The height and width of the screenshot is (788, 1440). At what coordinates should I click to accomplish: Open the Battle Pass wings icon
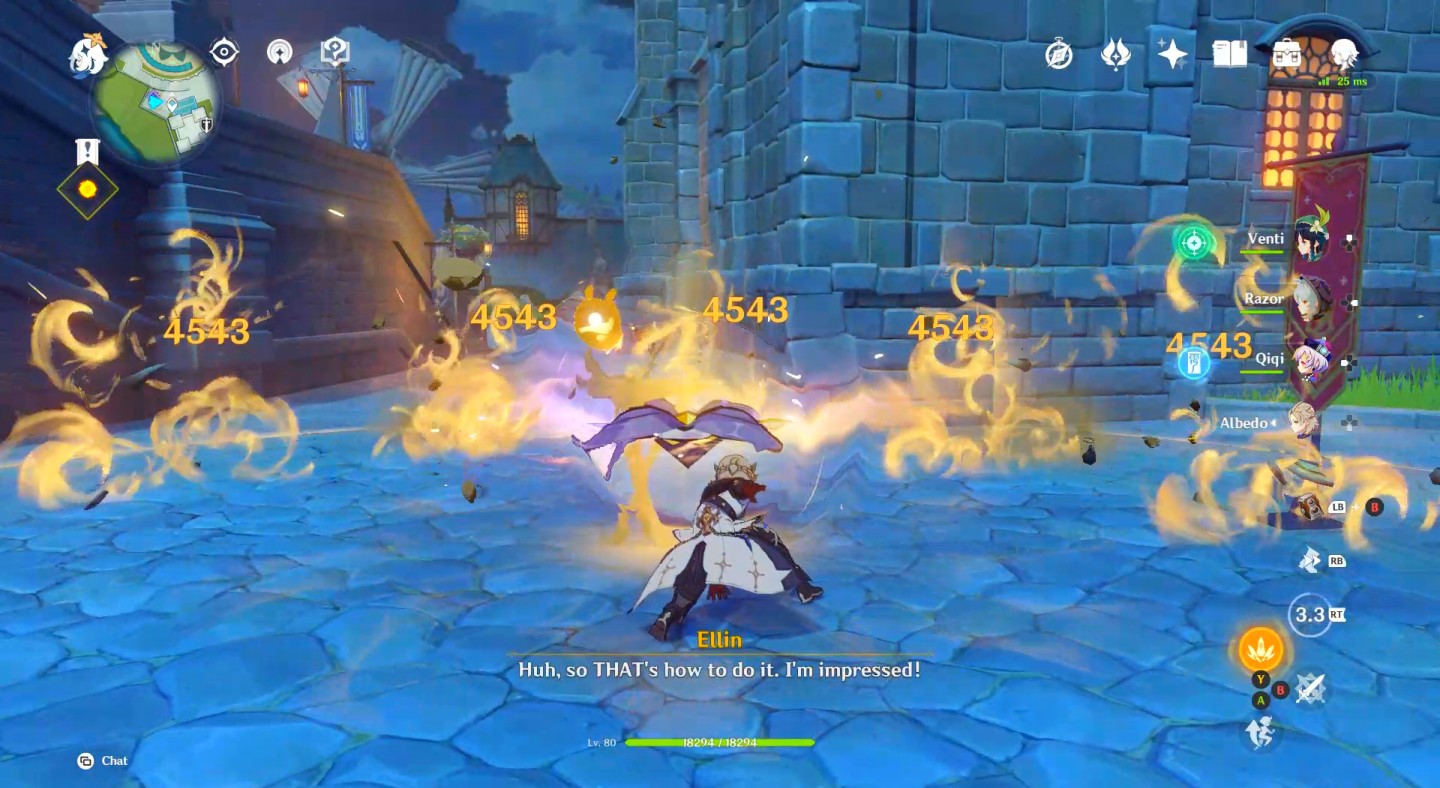[1115, 54]
